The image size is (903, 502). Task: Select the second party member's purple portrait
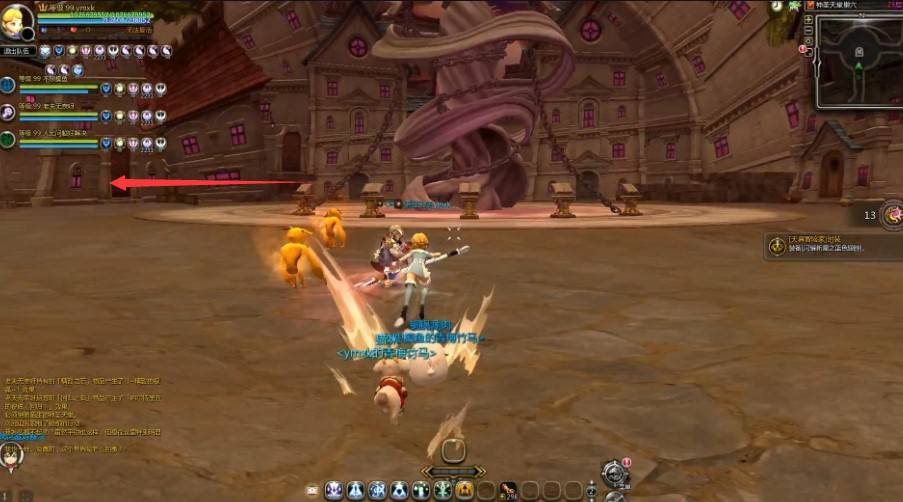(x=8, y=112)
